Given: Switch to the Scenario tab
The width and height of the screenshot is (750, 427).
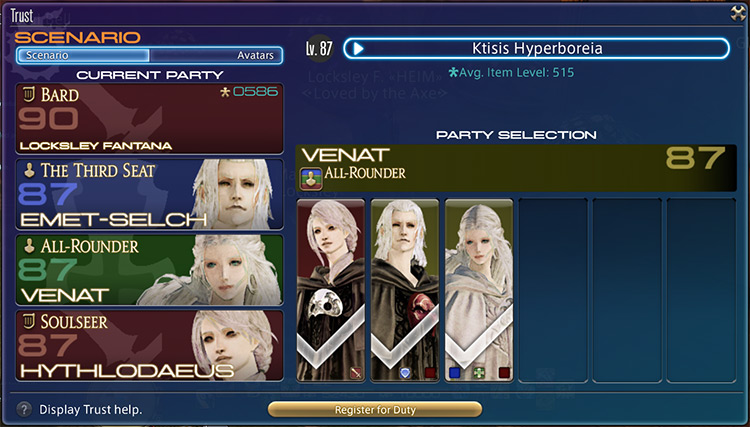Looking at the screenshot, I should coord(83,56).
